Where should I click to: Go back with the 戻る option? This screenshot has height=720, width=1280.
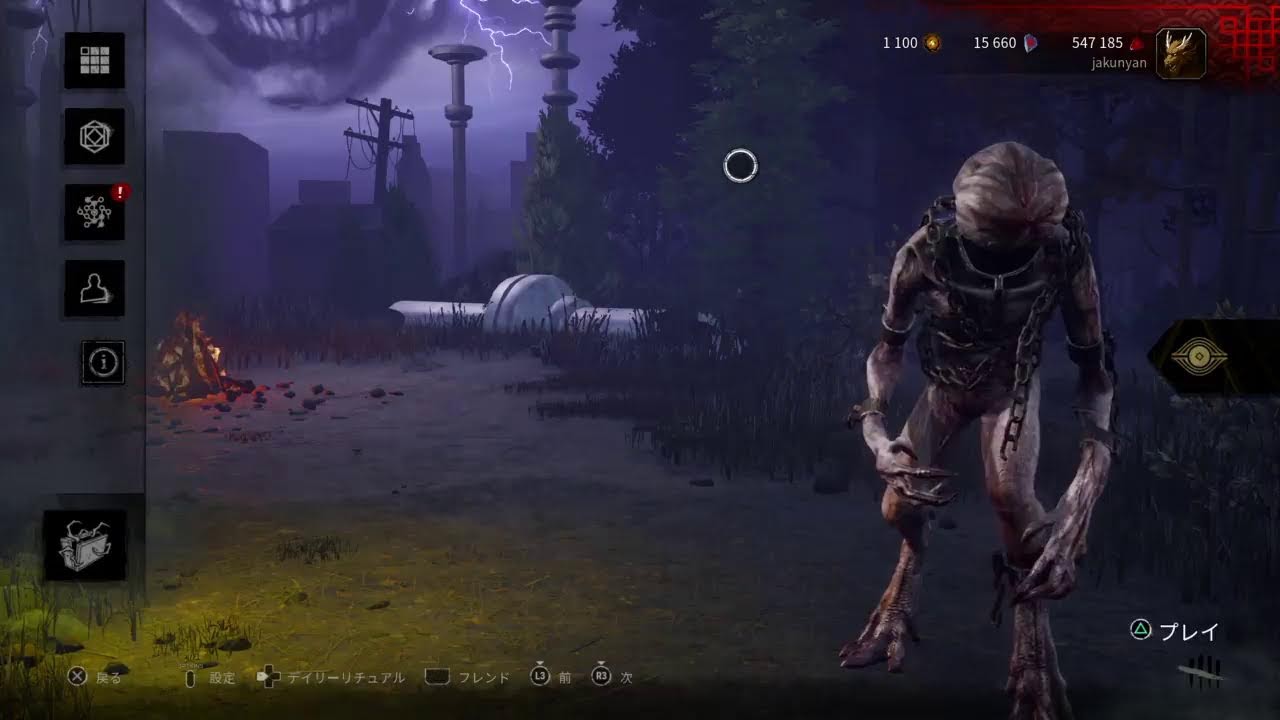(95, 677)
